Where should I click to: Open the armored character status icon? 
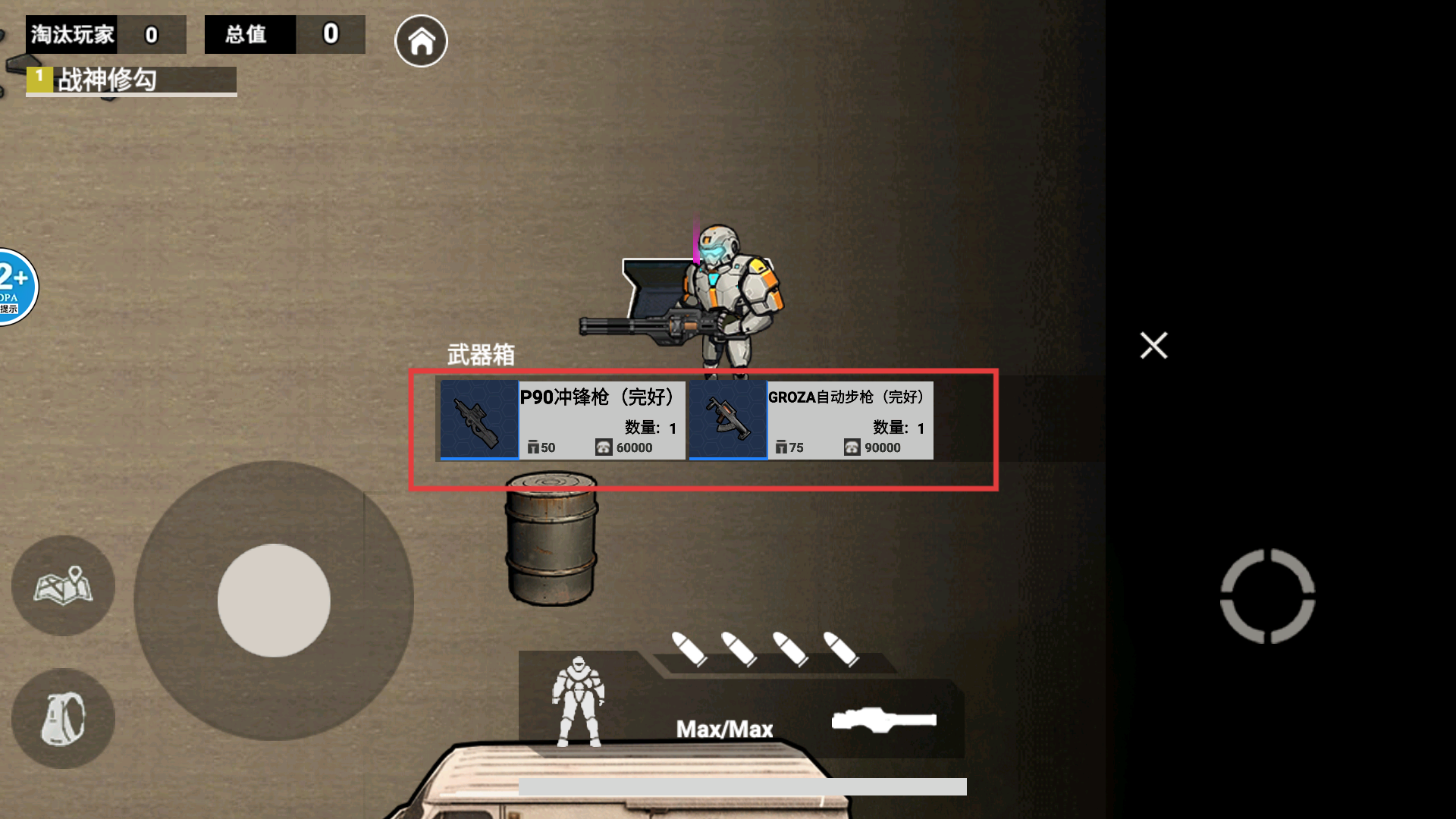[x=578, y=701]
